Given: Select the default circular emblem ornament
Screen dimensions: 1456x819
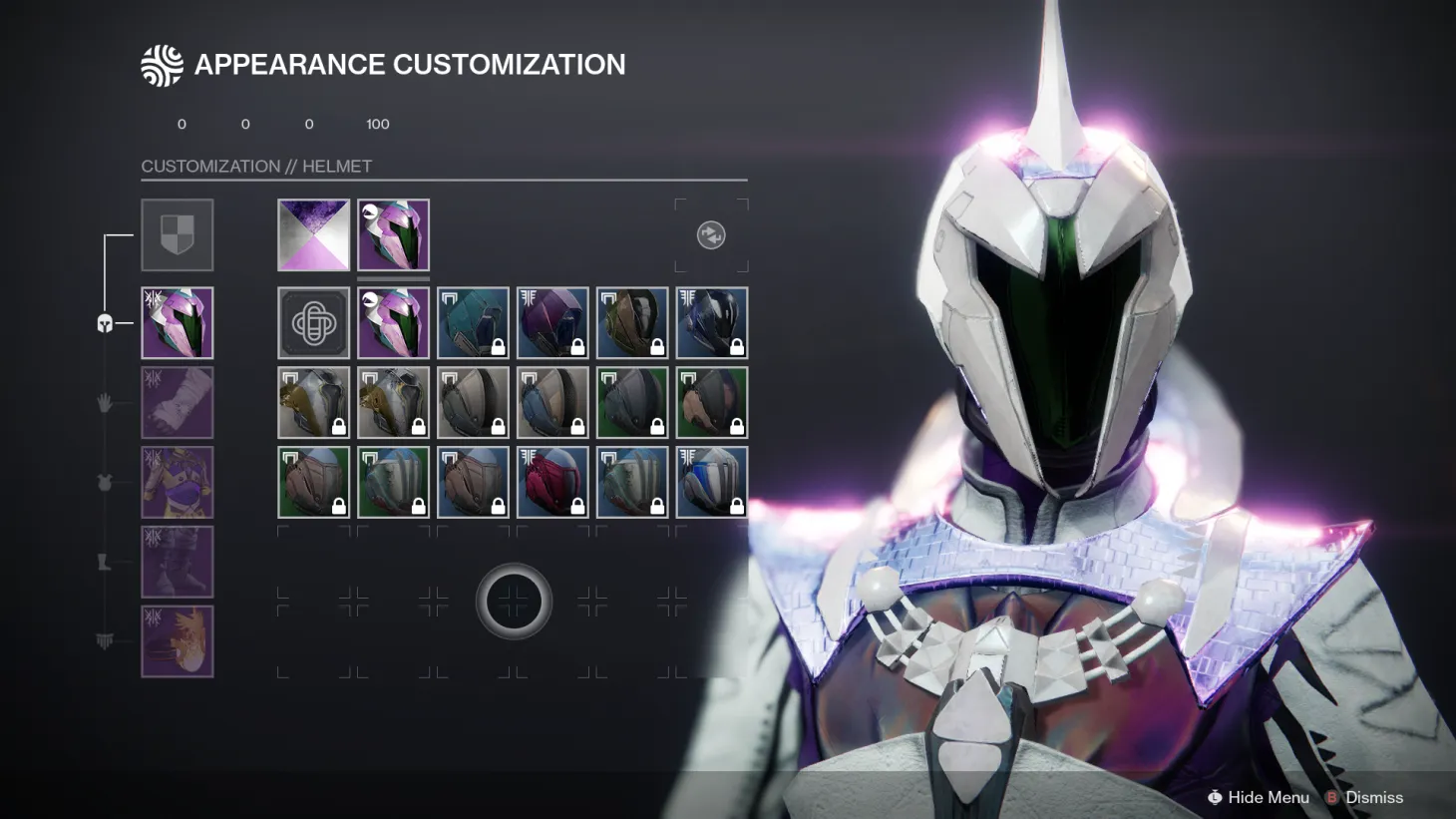Looking at the screenshot, I should pos(313,322).
